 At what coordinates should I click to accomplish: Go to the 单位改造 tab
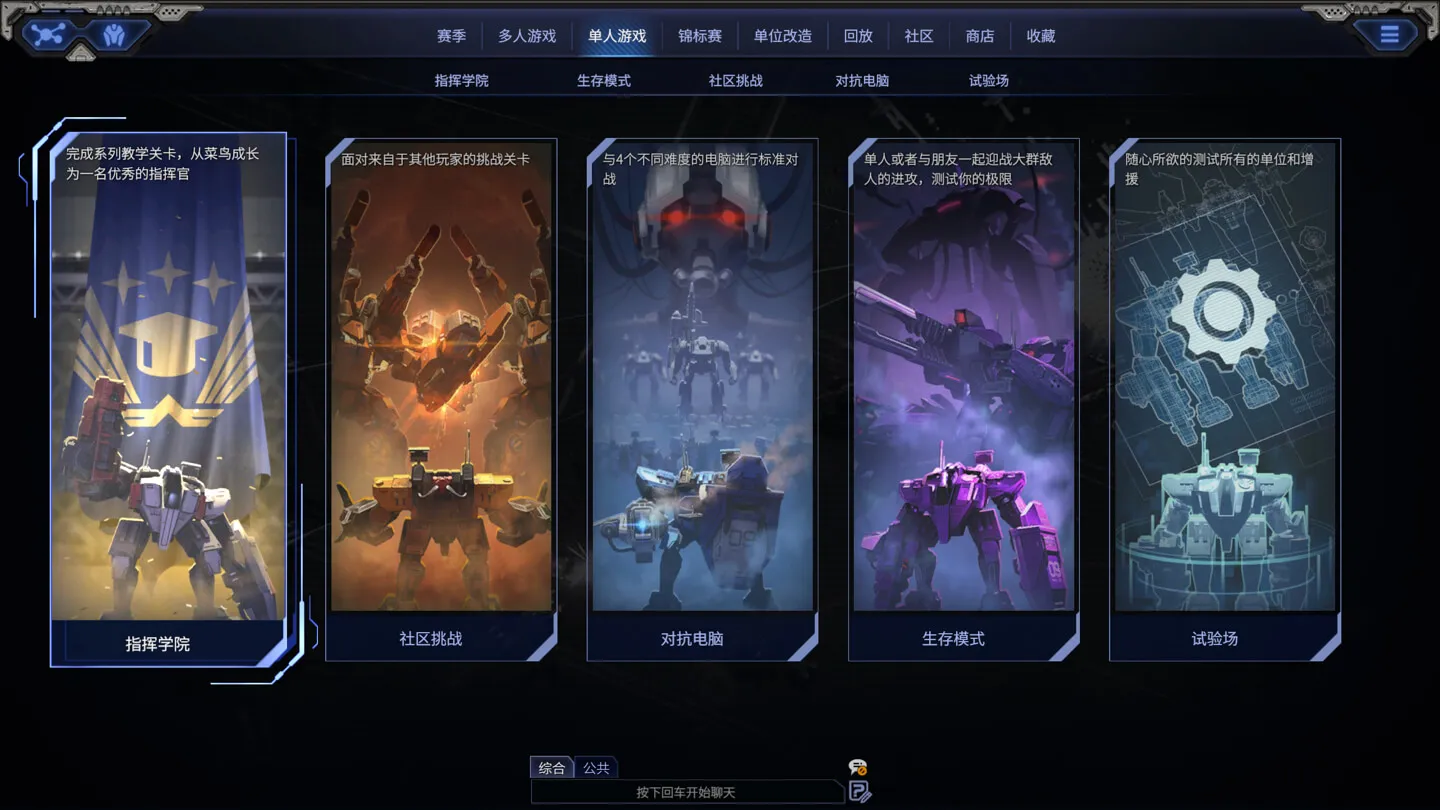(783, 36)
